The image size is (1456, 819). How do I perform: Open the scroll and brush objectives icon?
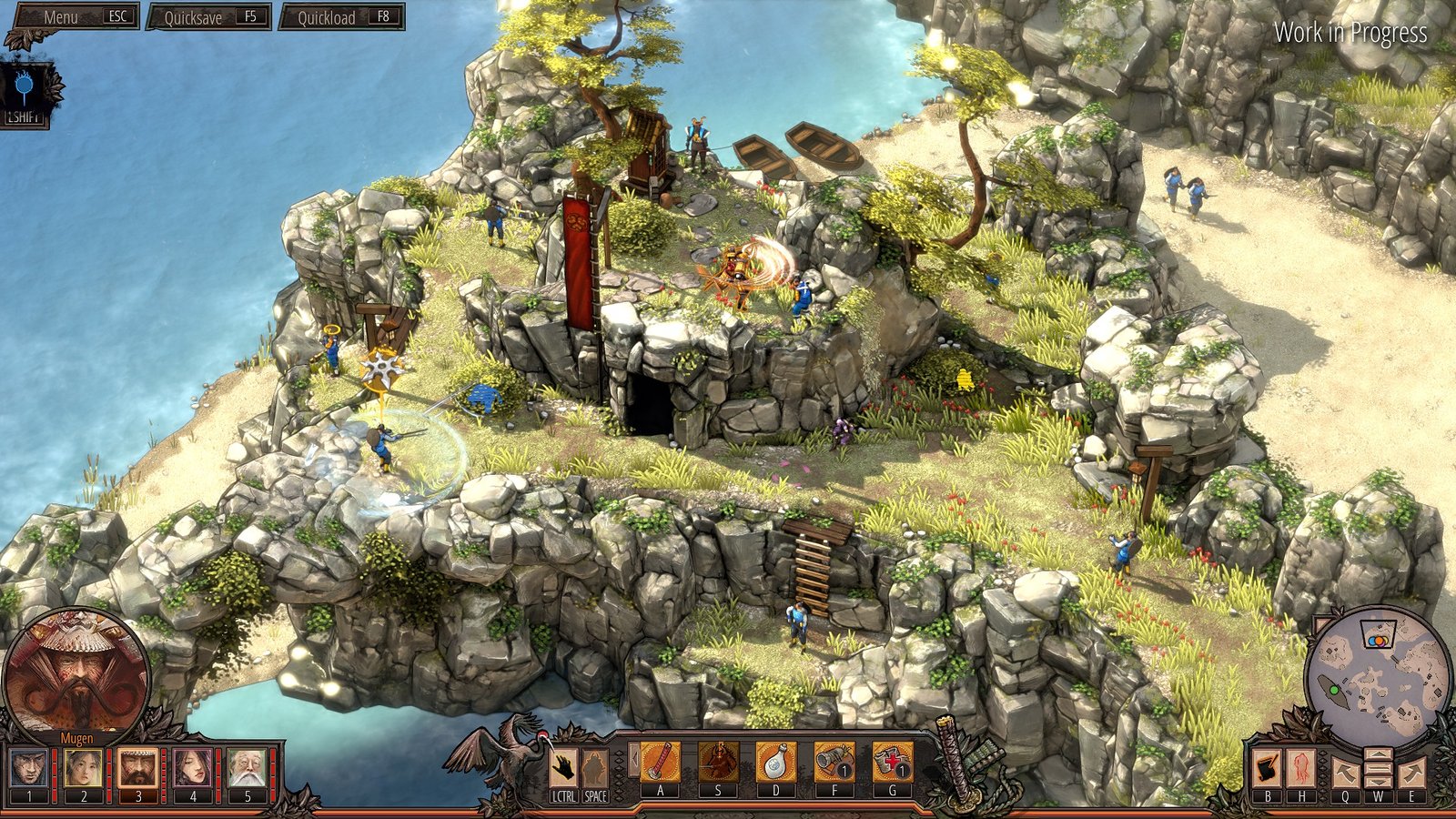(1267, 769)
